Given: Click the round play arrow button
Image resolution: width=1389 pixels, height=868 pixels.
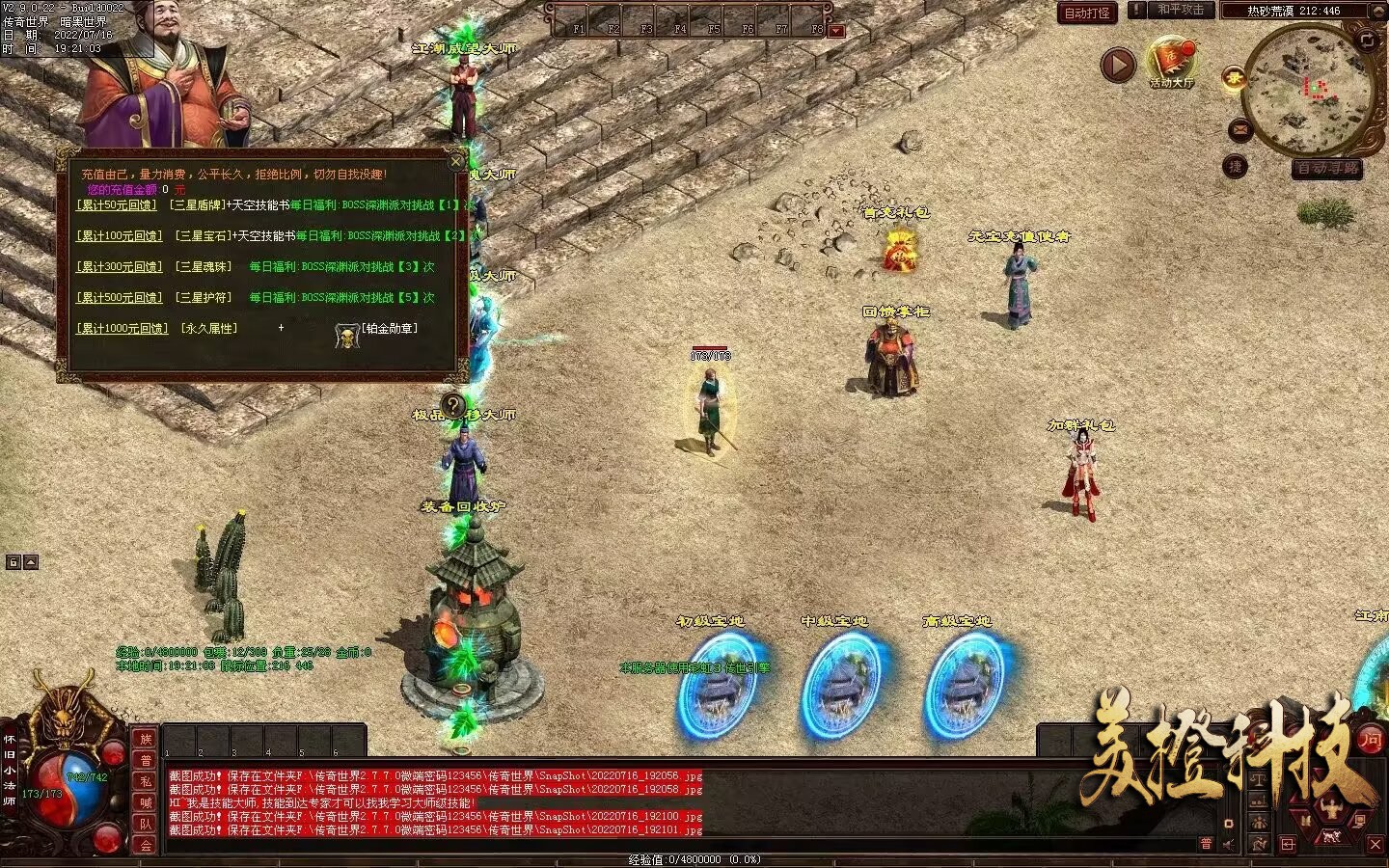Looking at the screenshot, I should 1118,66.
